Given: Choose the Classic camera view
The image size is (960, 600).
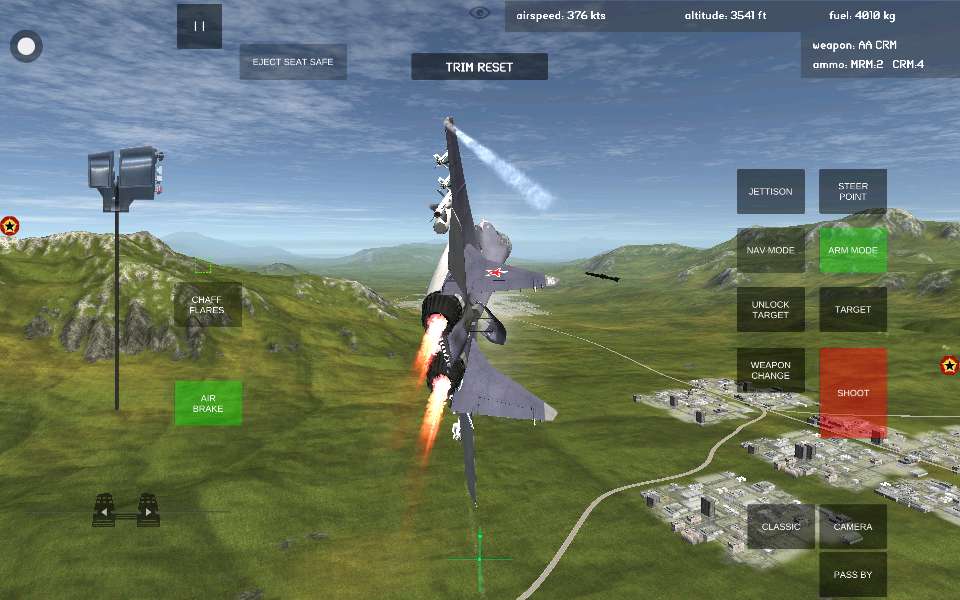Looking at the screenshot, I should coord(781,527).
